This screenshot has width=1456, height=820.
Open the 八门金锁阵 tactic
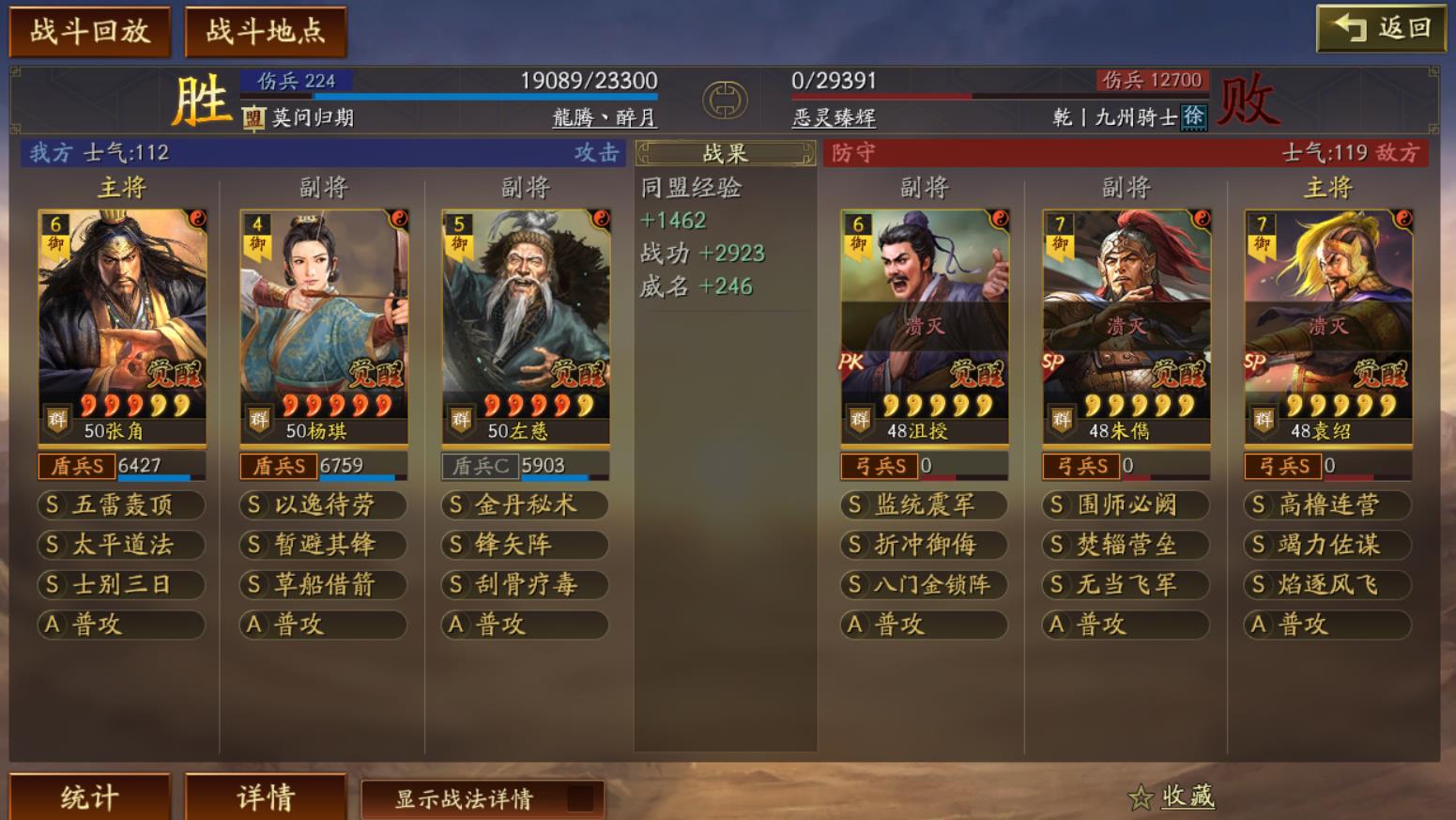coord(925,585)
